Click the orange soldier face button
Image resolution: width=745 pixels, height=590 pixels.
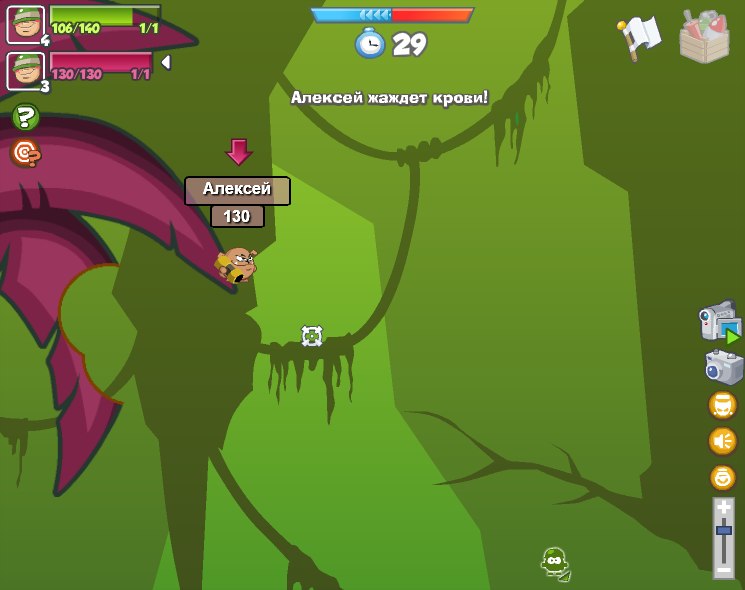tap(722, 404)
